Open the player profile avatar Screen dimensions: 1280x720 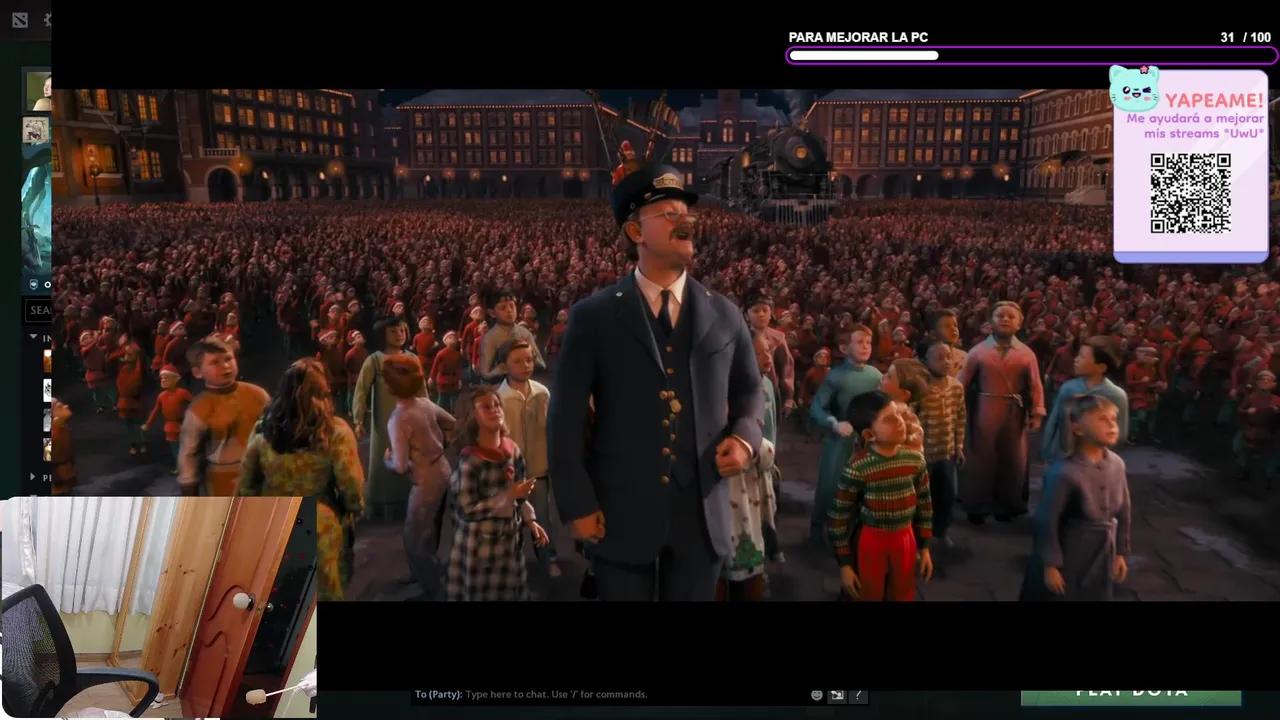pyautogui.click(x=38, y=91)
